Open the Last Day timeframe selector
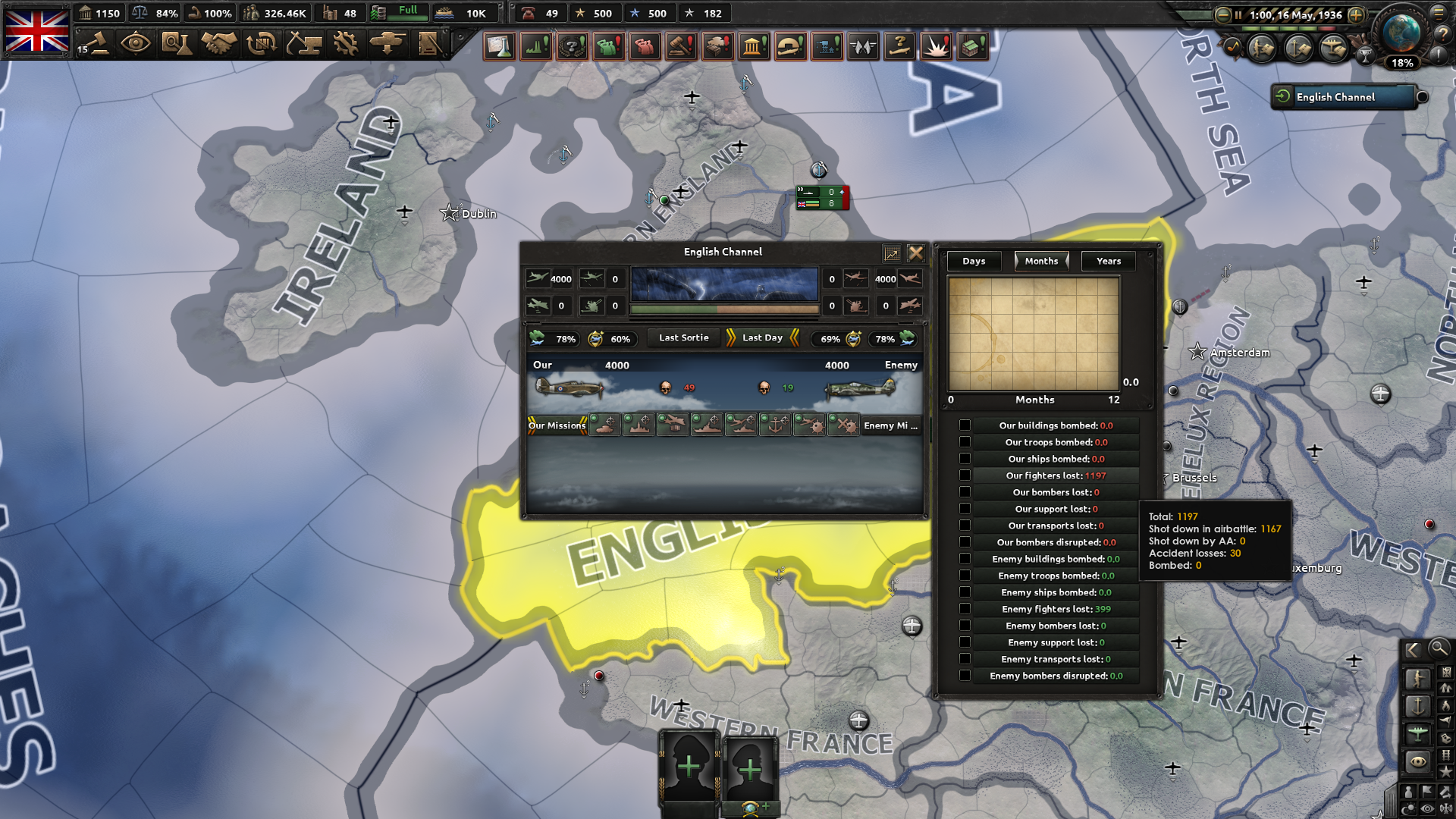This screenshot has width=1456, height=819. pyautogui.click(x=761, y=337)
